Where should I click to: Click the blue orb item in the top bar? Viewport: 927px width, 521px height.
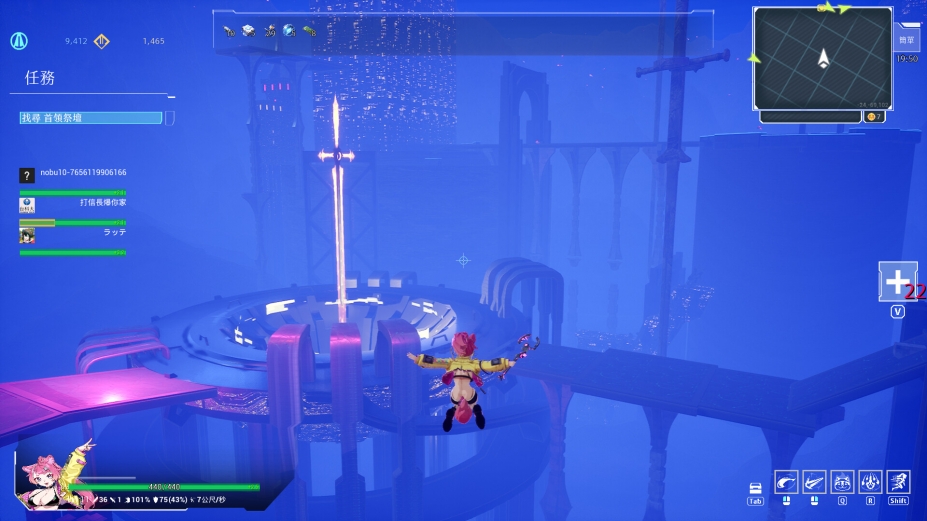289,30
